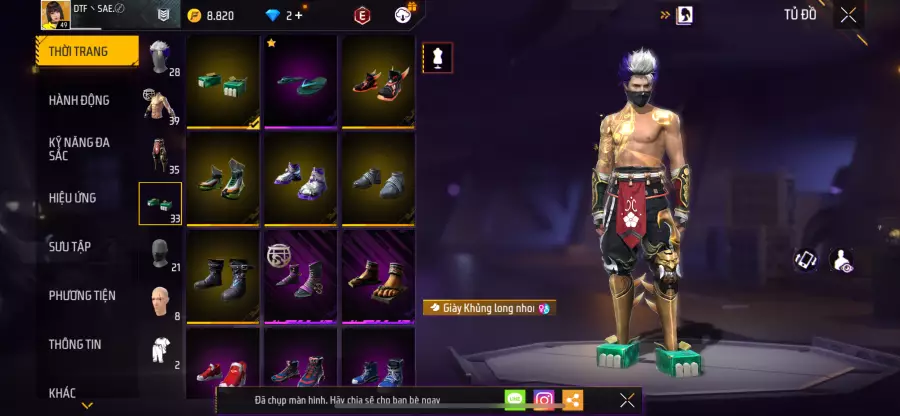Share the screenshot to Instagram
This screenshot has height=416, width=900.
pyautogui.click(x=543, y=400)
